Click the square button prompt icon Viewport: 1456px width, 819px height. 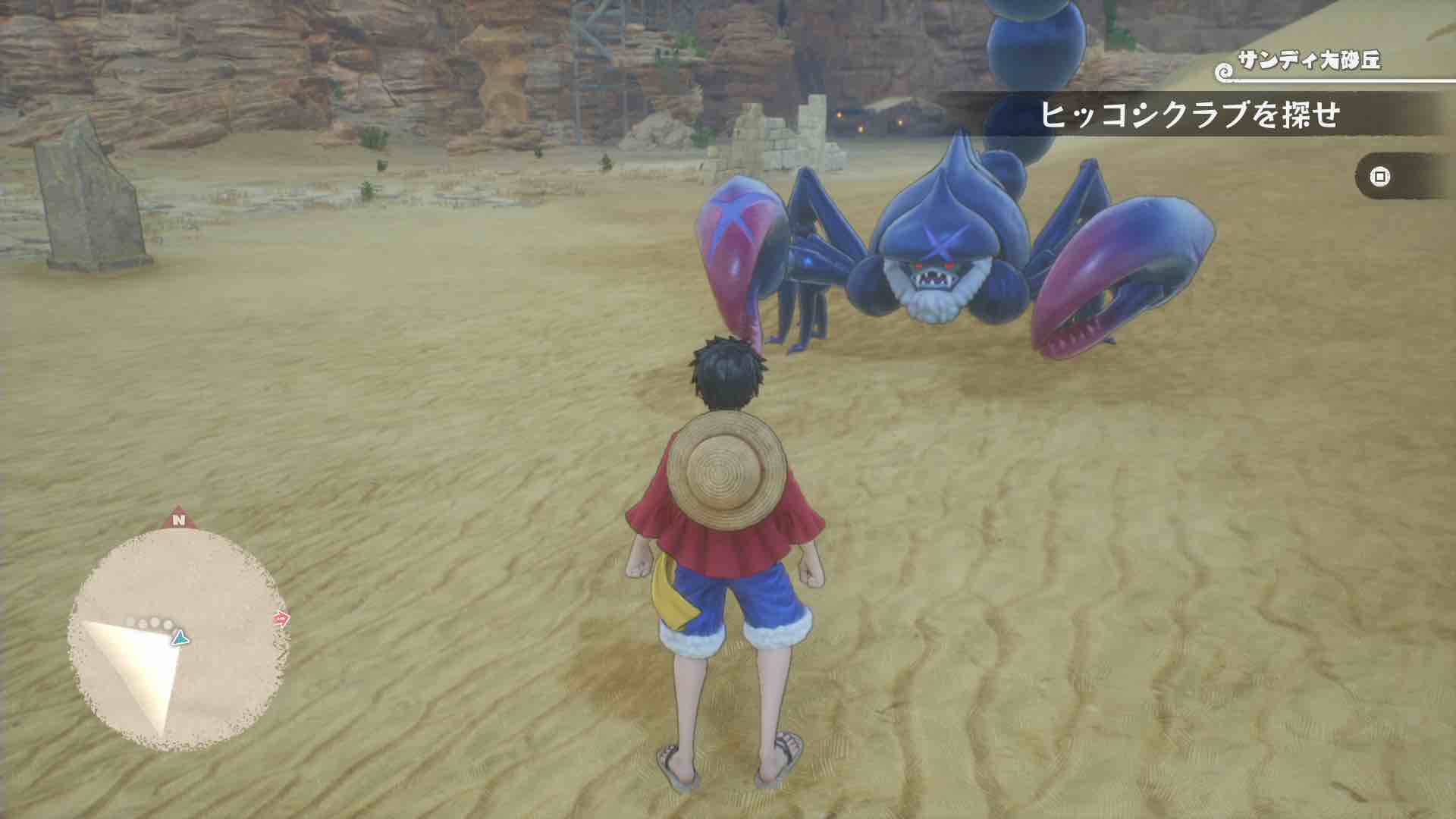coord(1379,176)
